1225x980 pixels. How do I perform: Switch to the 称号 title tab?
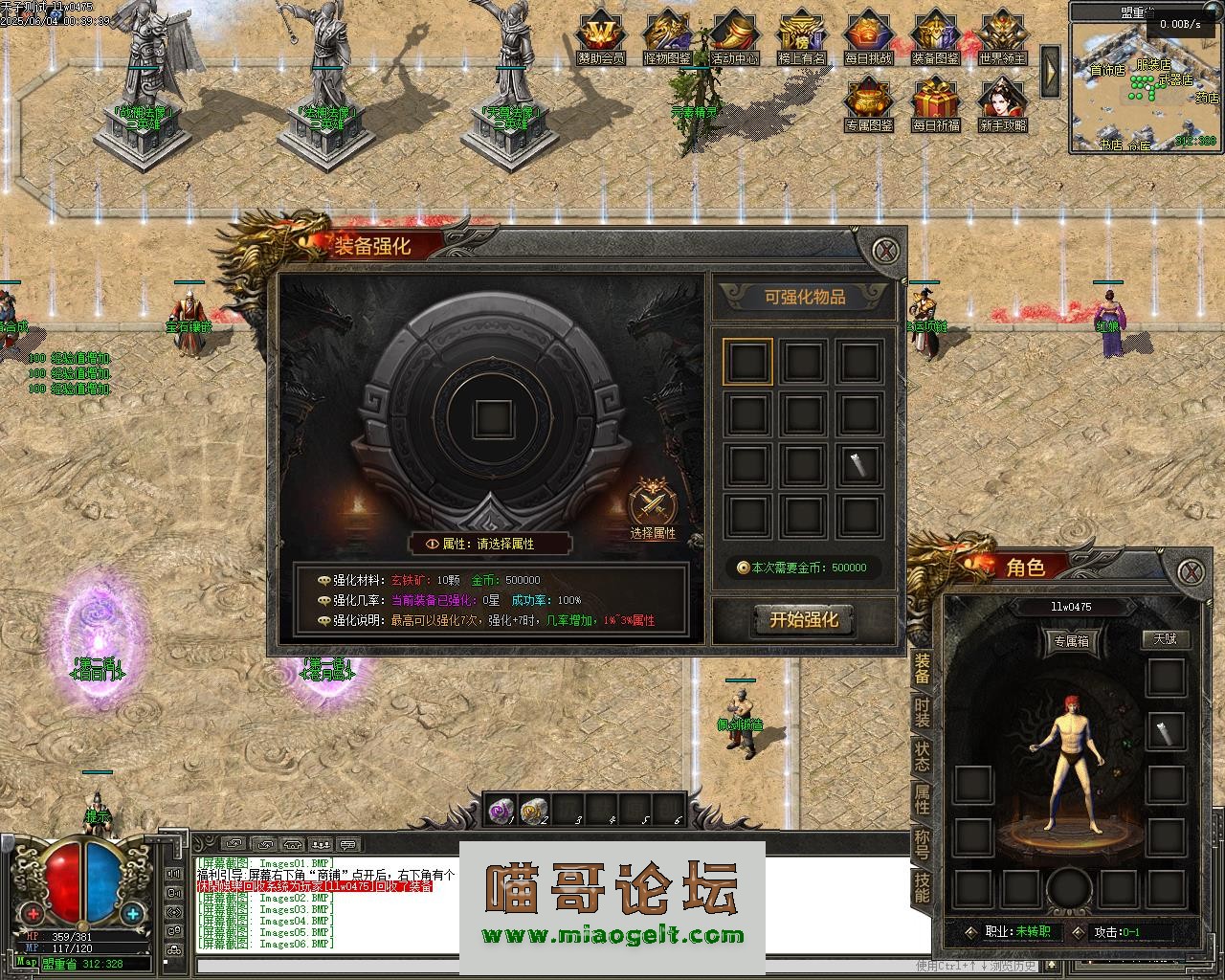pos(922,843)
